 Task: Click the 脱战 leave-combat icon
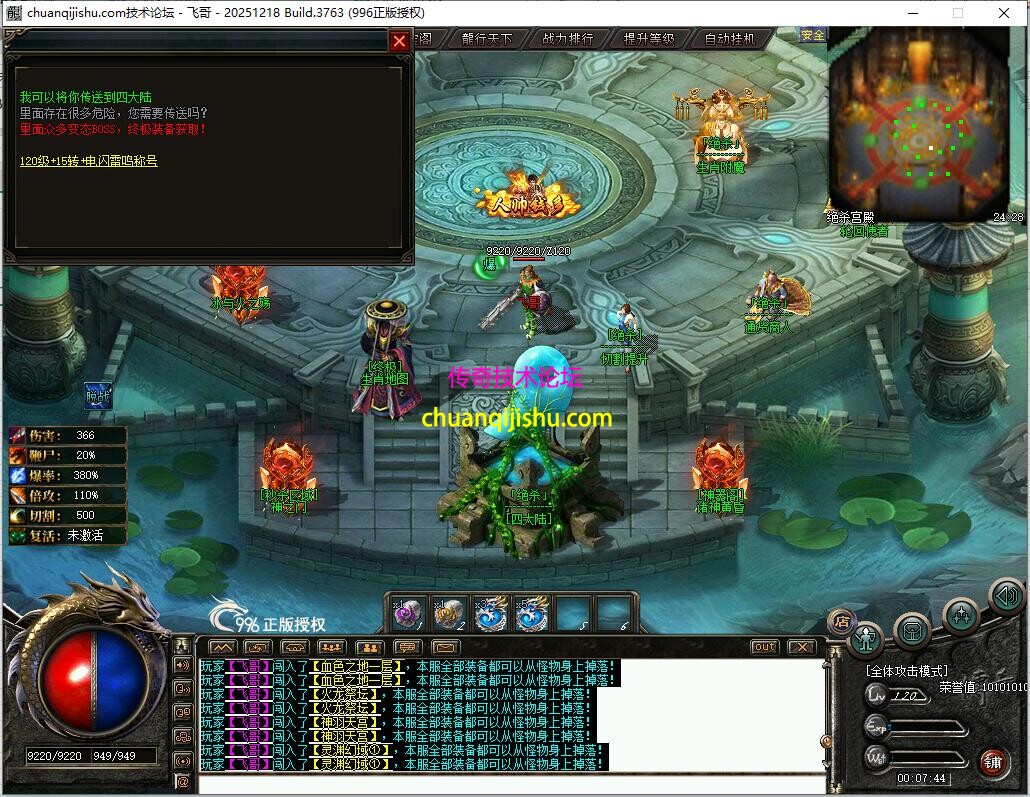[97, 396]
